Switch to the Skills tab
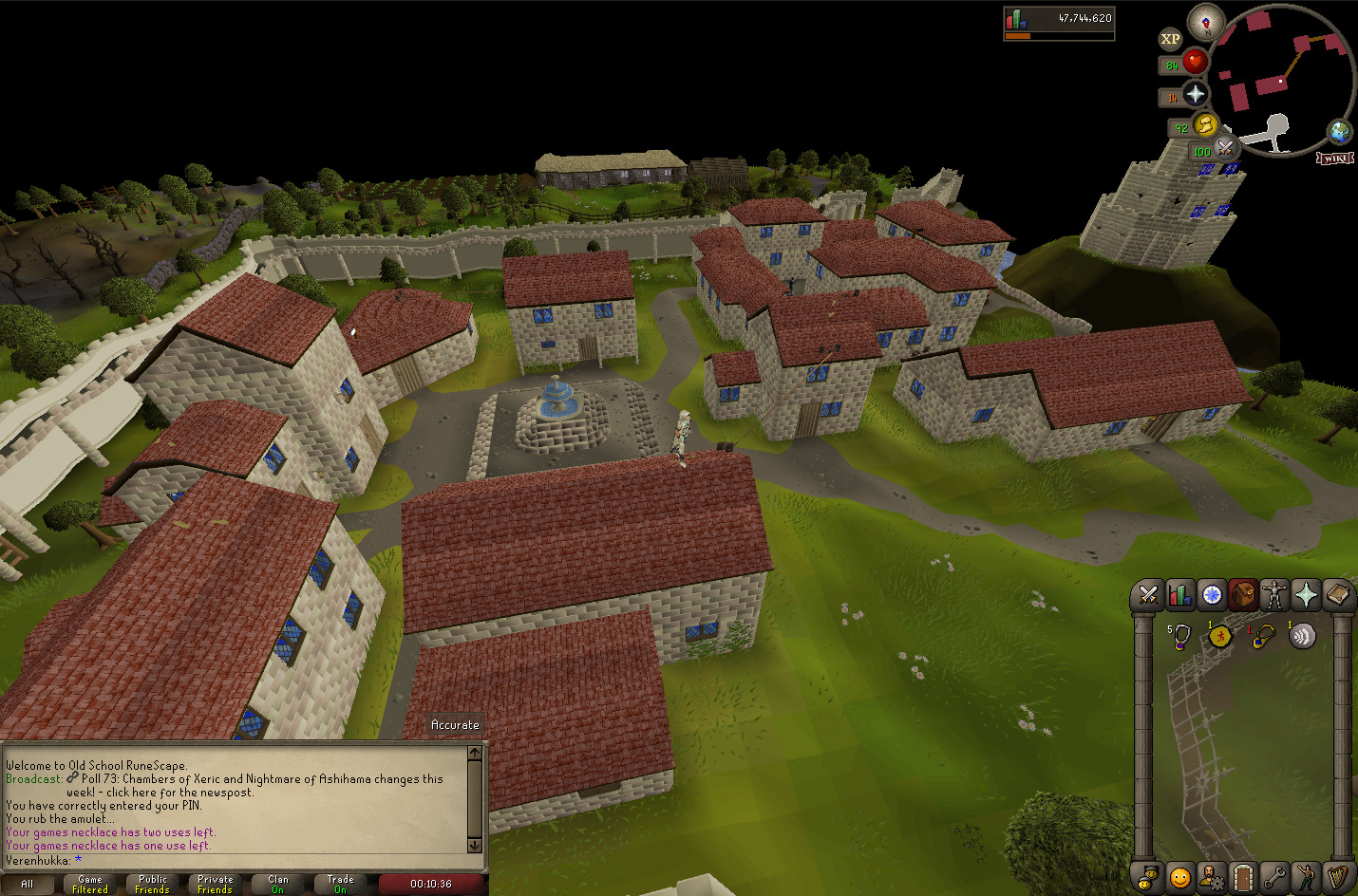Screen dimensions: 1358x896 click(x=1179, y=595)
